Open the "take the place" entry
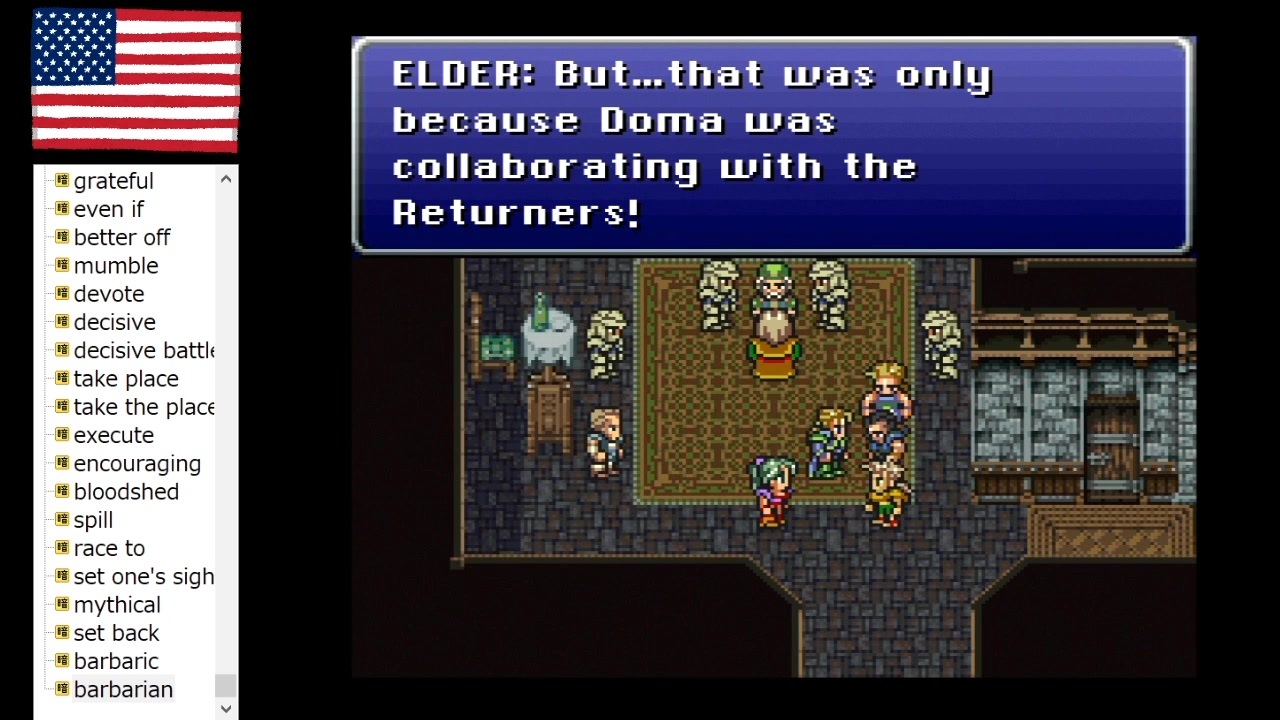1280x720 pixels. point(144,407)
